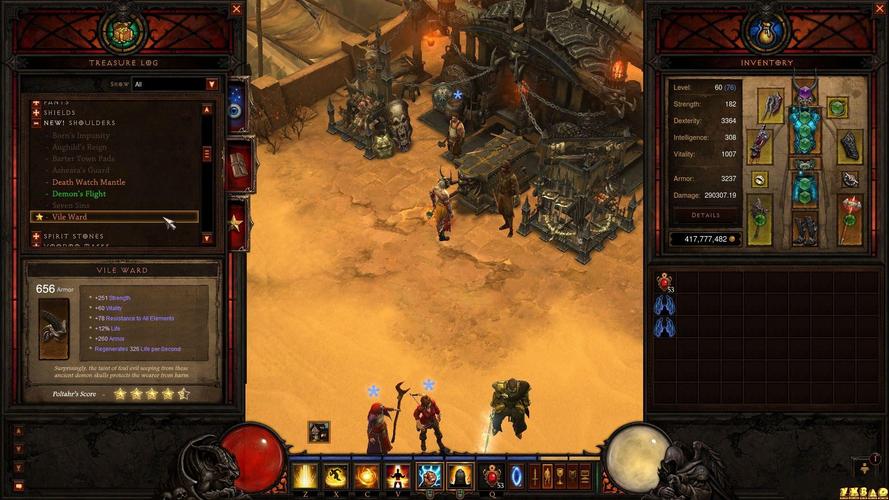Screen dimensions: 889x500
Task: Open character Details
Action: coord(705,215)
